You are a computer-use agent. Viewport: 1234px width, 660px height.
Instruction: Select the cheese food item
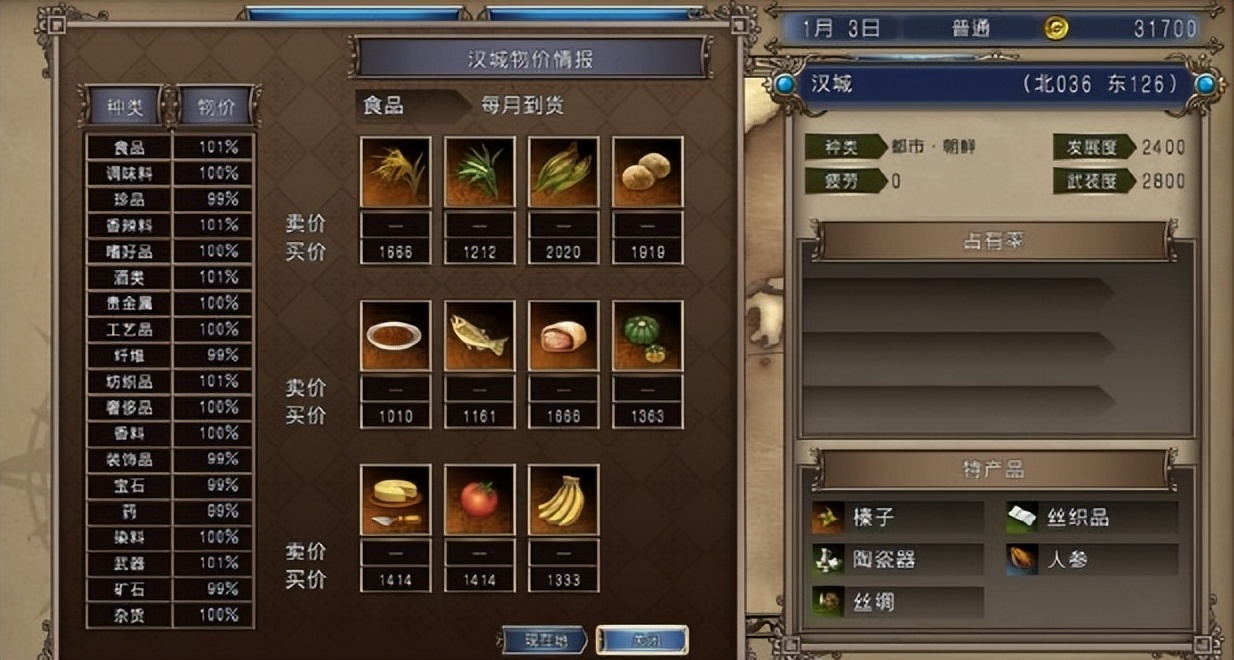pyautogui.click(x=395, y=499)
